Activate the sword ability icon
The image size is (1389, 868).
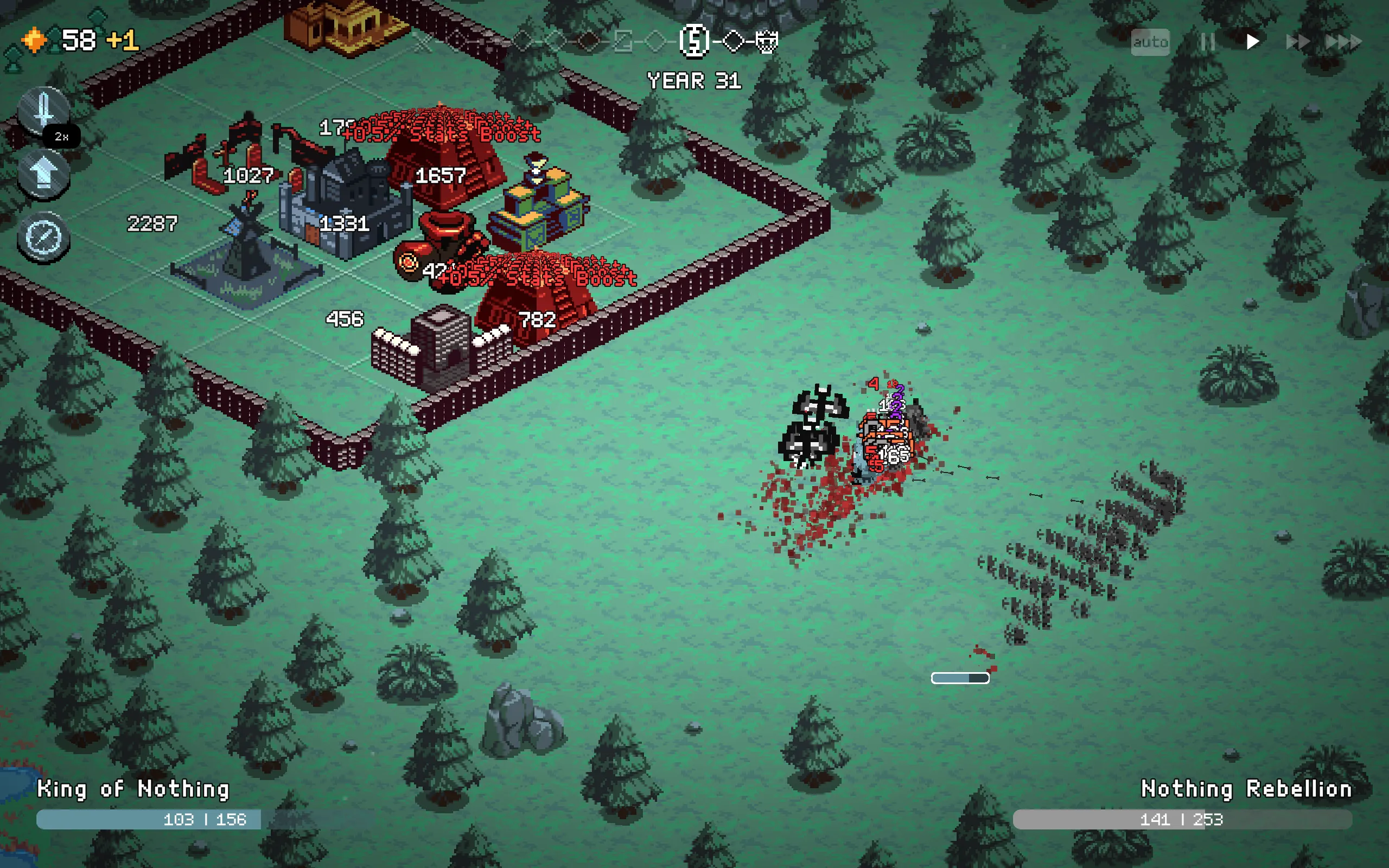point(43,110)
